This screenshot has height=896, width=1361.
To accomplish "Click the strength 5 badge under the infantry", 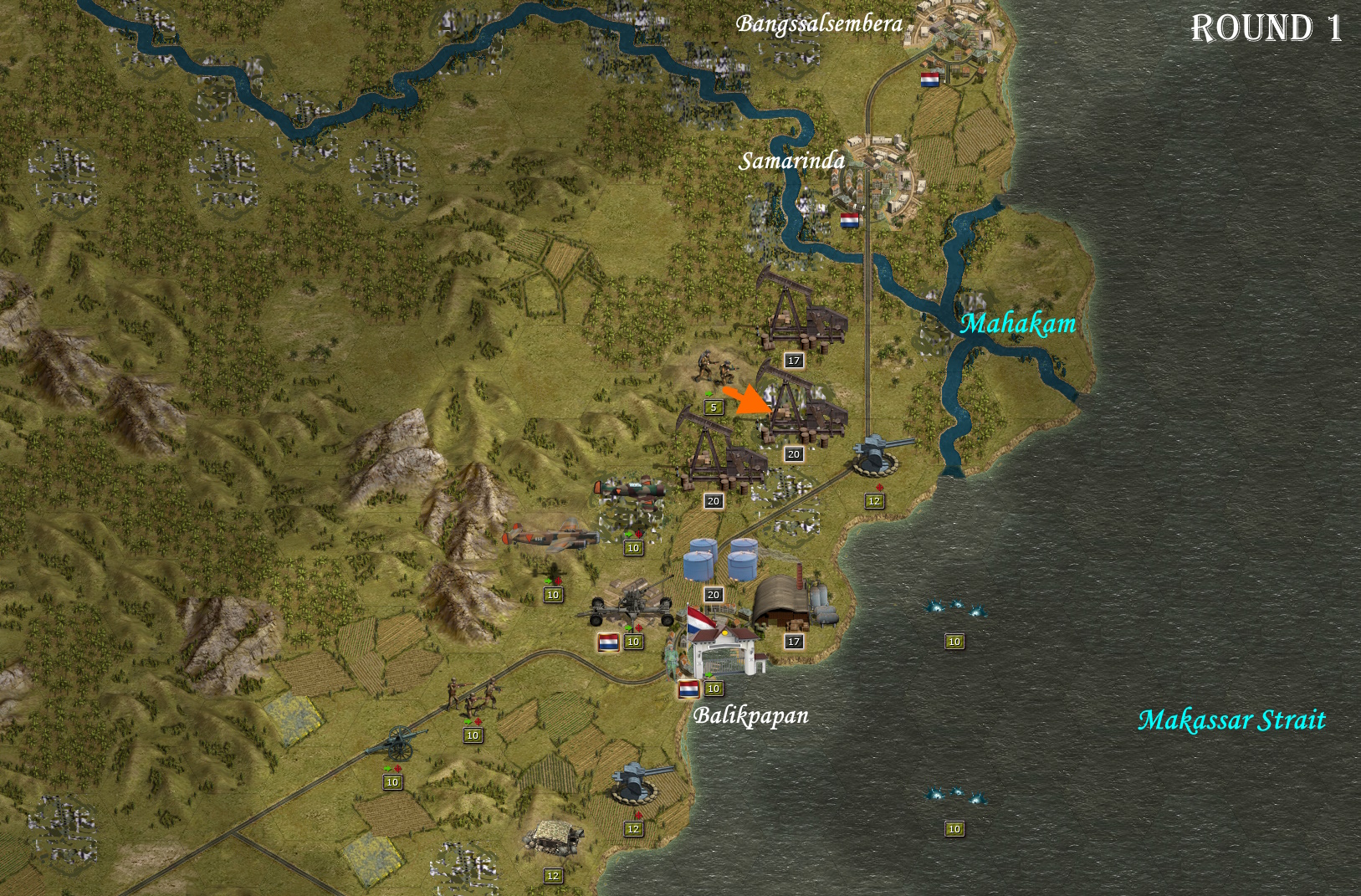I will pos(712,407).
